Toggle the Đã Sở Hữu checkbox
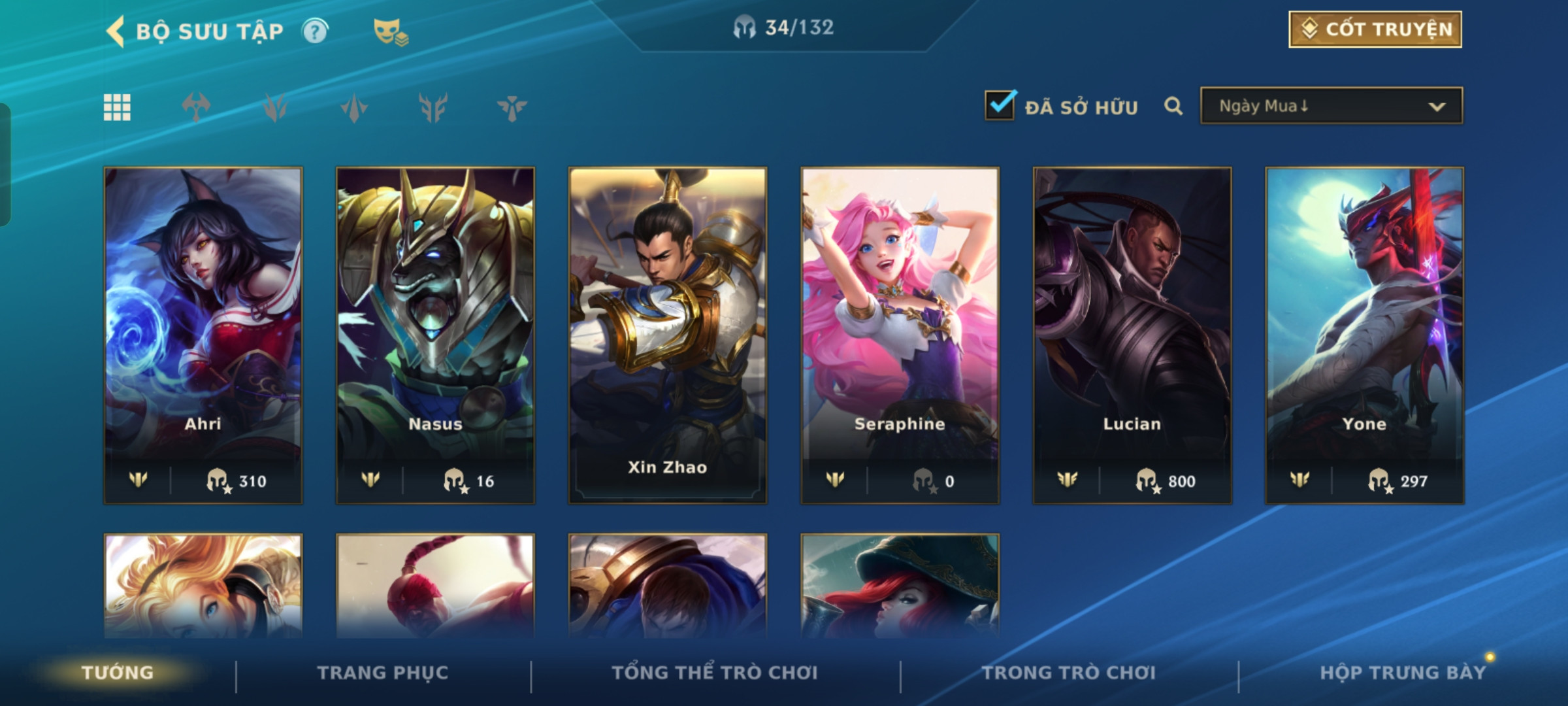The height and width of the screenshot is (706, 1568). click(x=1000, y=105)
